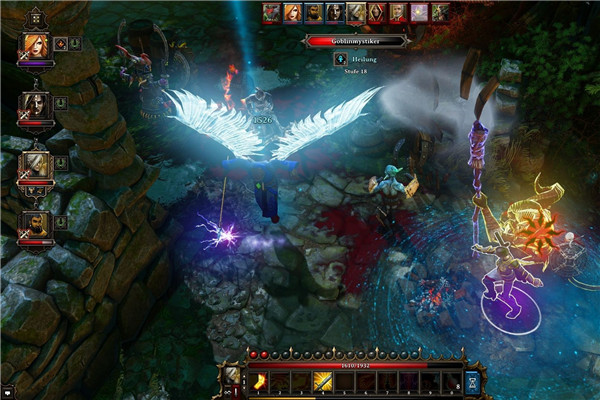This screenshot has width=600, height=400.
Task: Open the party formation button above portraits
Action: (34, 17)
